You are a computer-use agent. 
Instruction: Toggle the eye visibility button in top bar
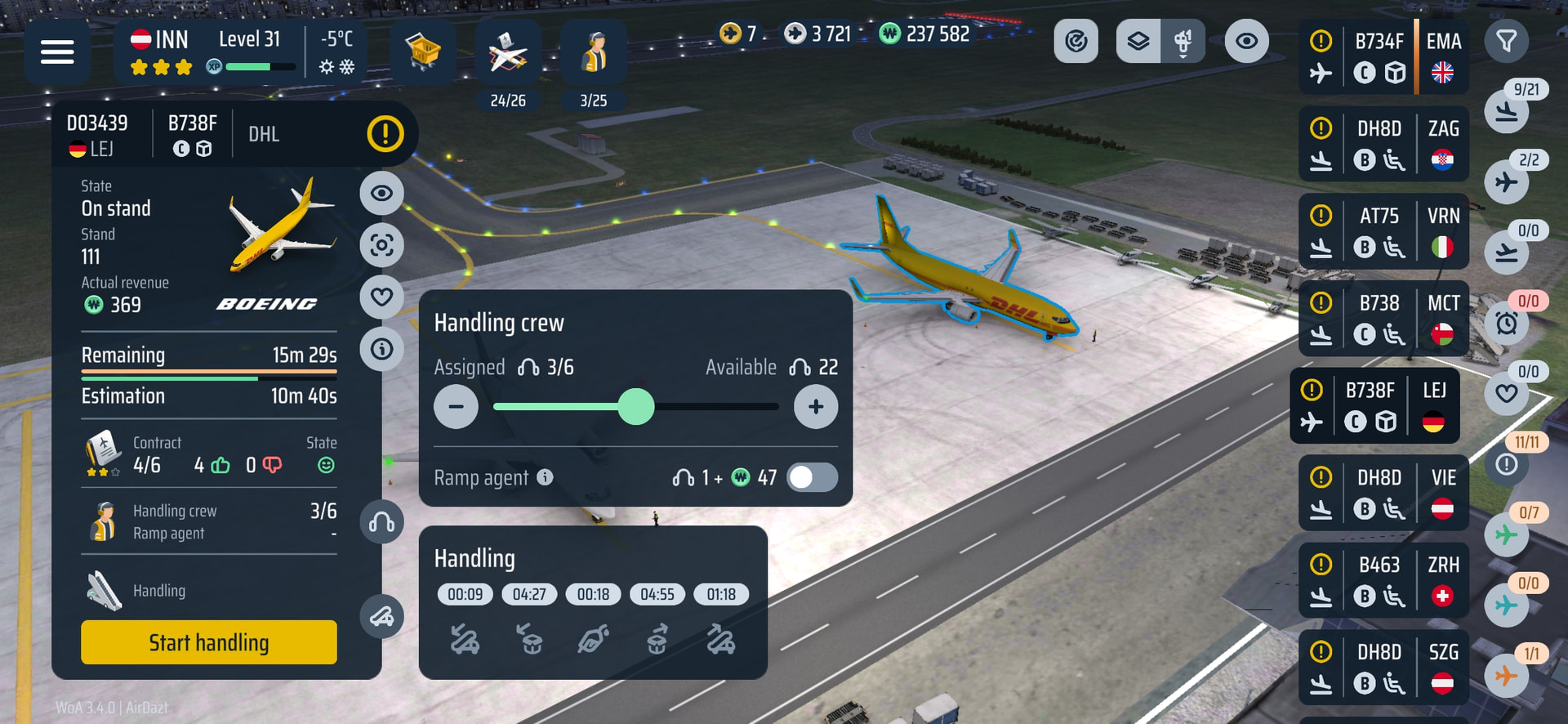1246,41
